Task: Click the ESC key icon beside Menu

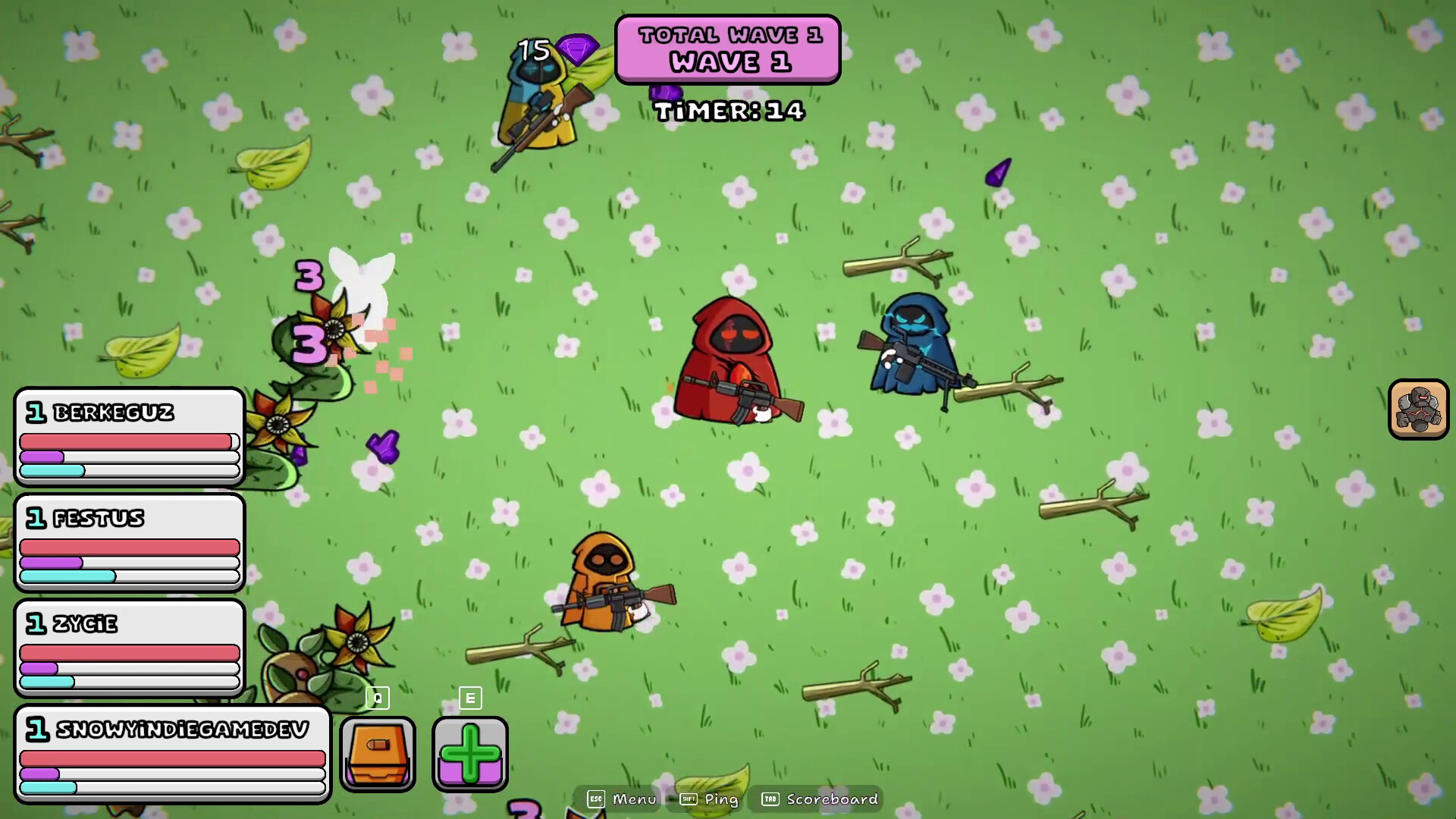Action: [x=596, y=799]
